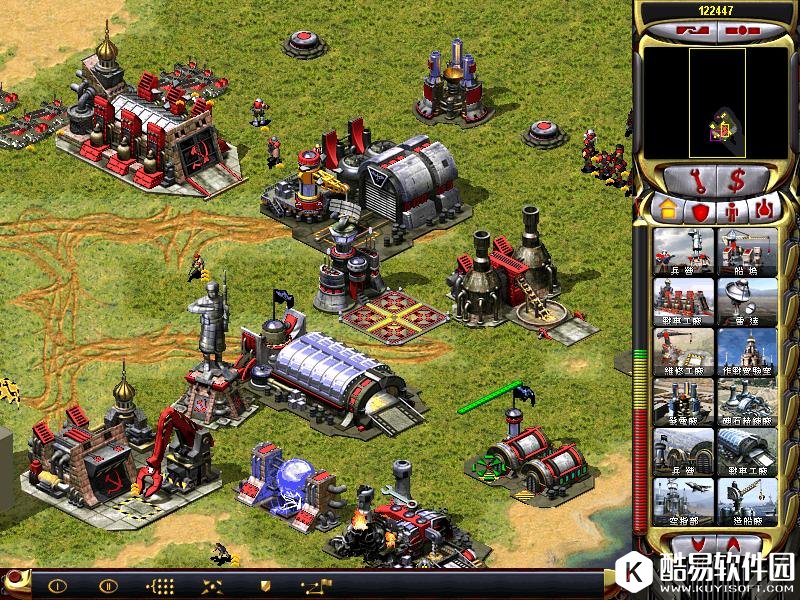Click the dotted-grid select-by-type button
This screenshot has height=600, width=800.
tap(160, 586)
